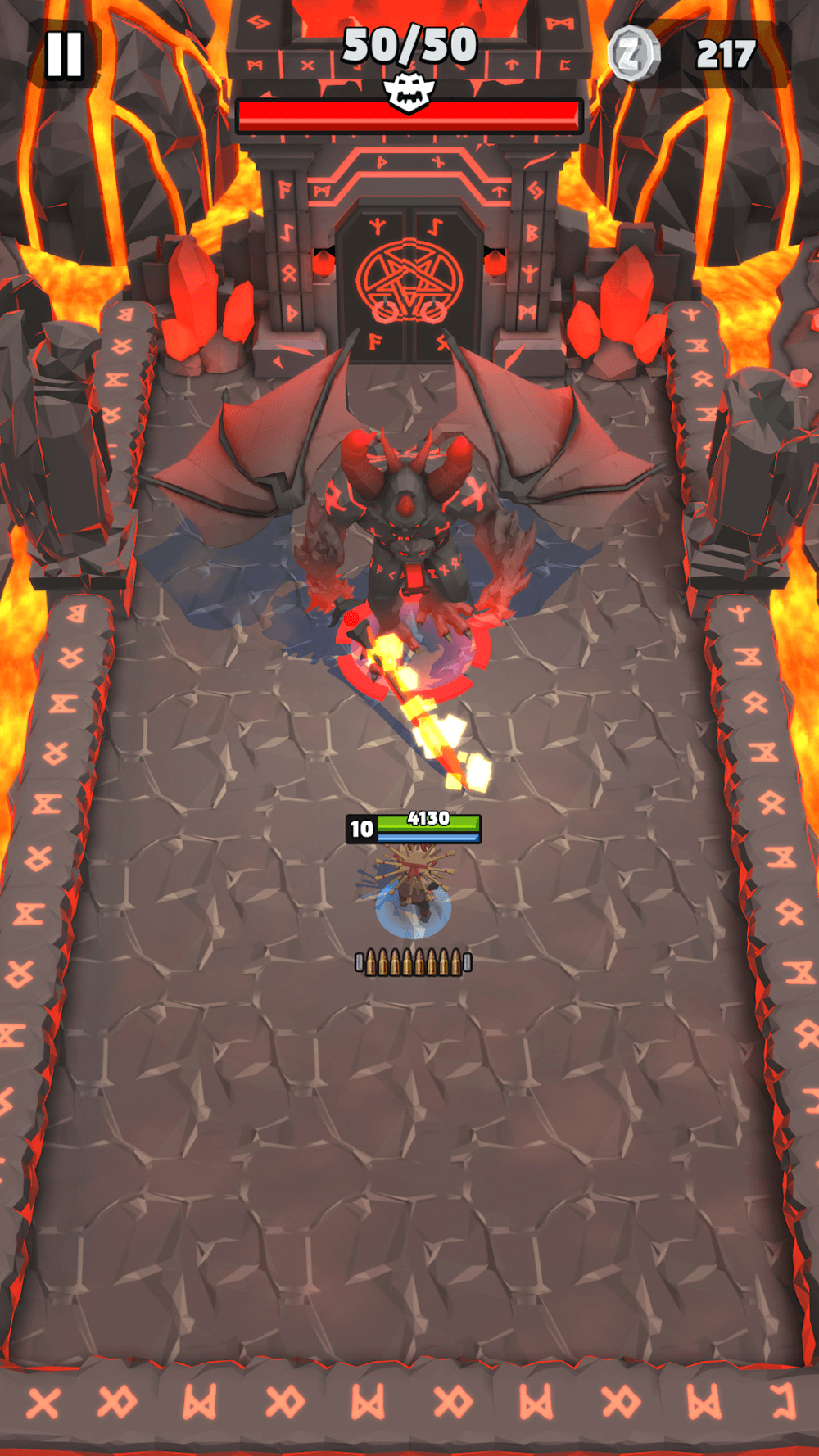
Task: Pause the game with the pause button
Action: coord(64,55)
